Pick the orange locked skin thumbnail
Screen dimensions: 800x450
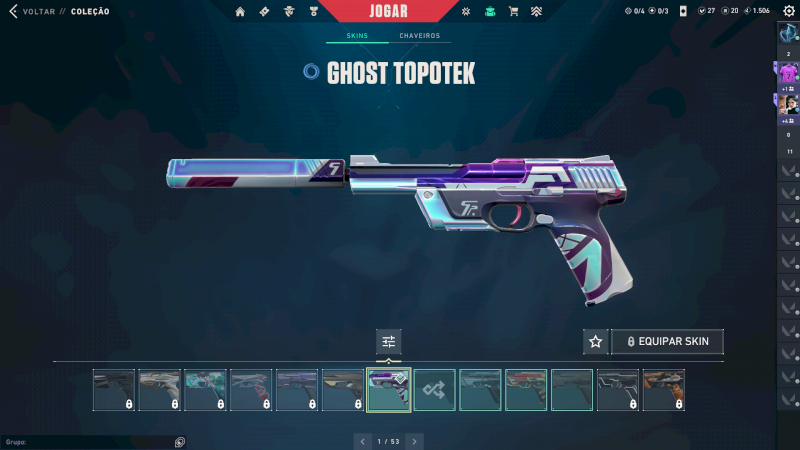[663, 390]
